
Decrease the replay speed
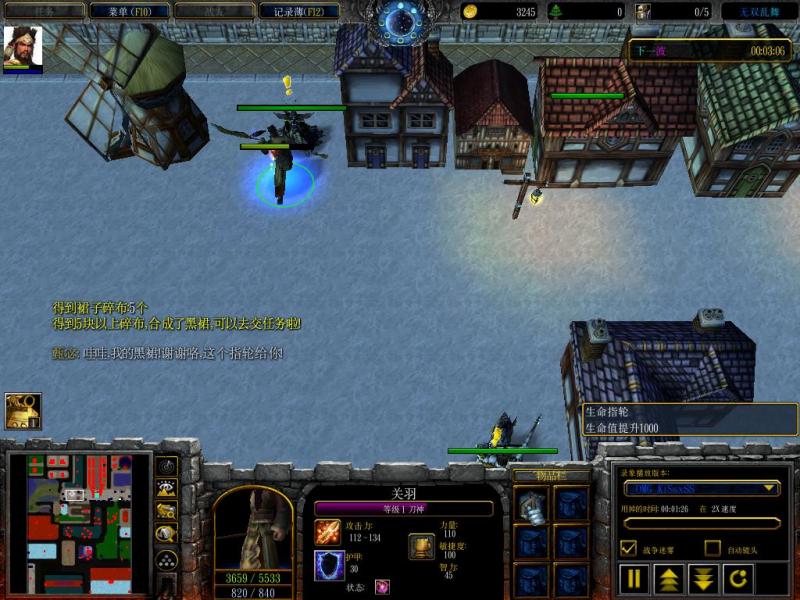coord(702,578)
